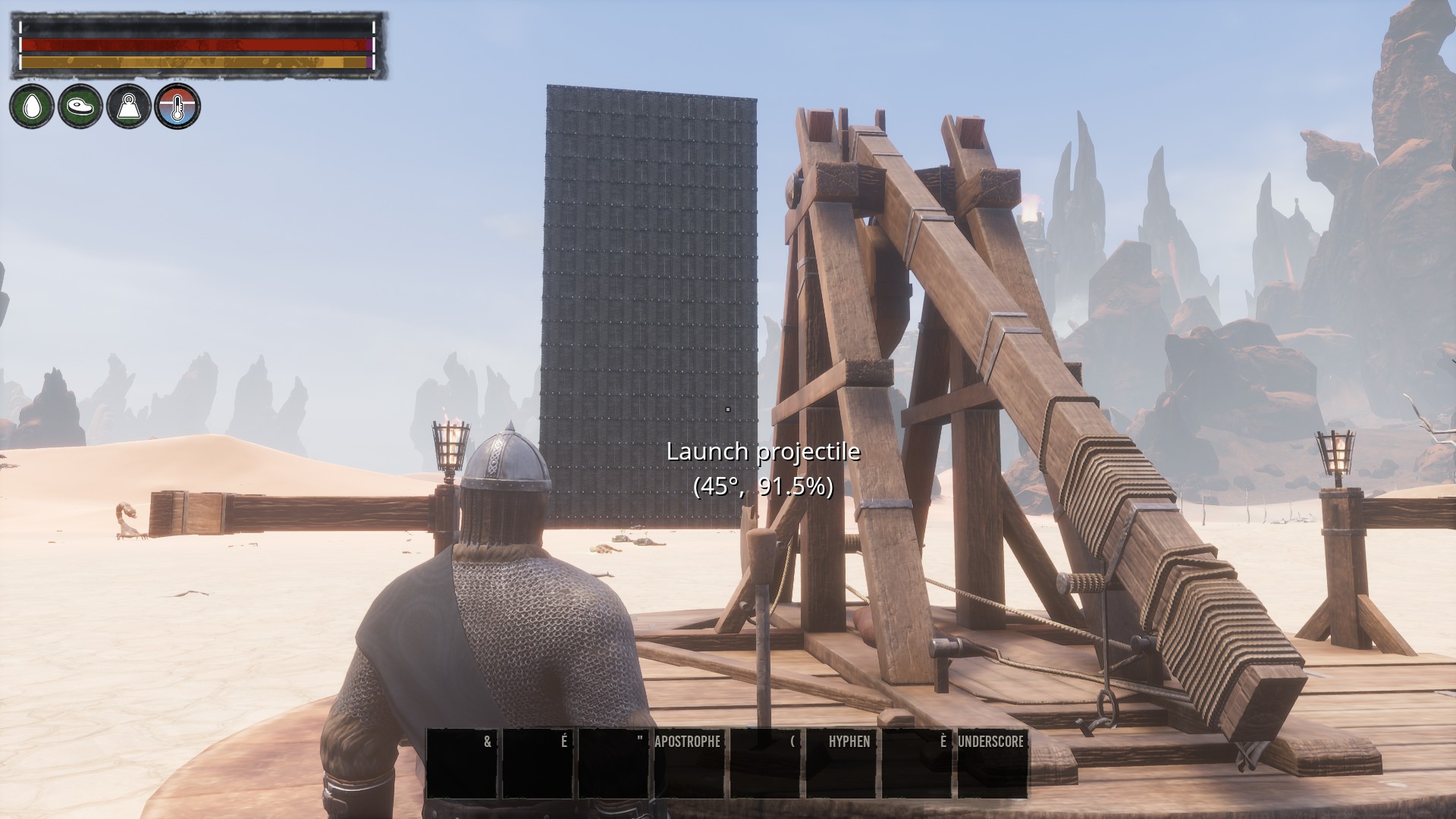
Task: Check the encumbrance weight icon
Action: 129,106
